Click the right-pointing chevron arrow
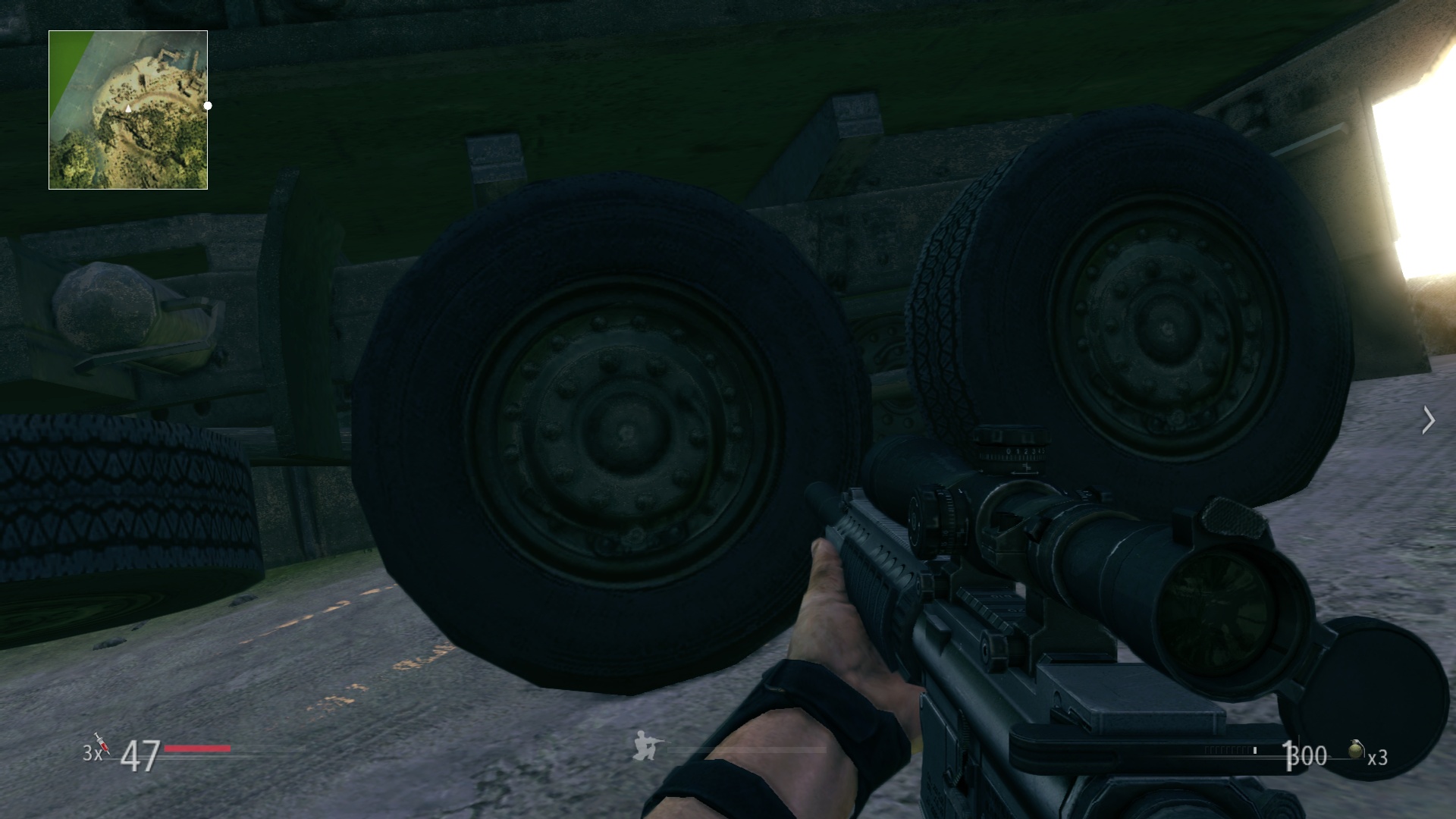Screen dimensions: 1456x819 tap(1429, 420)
